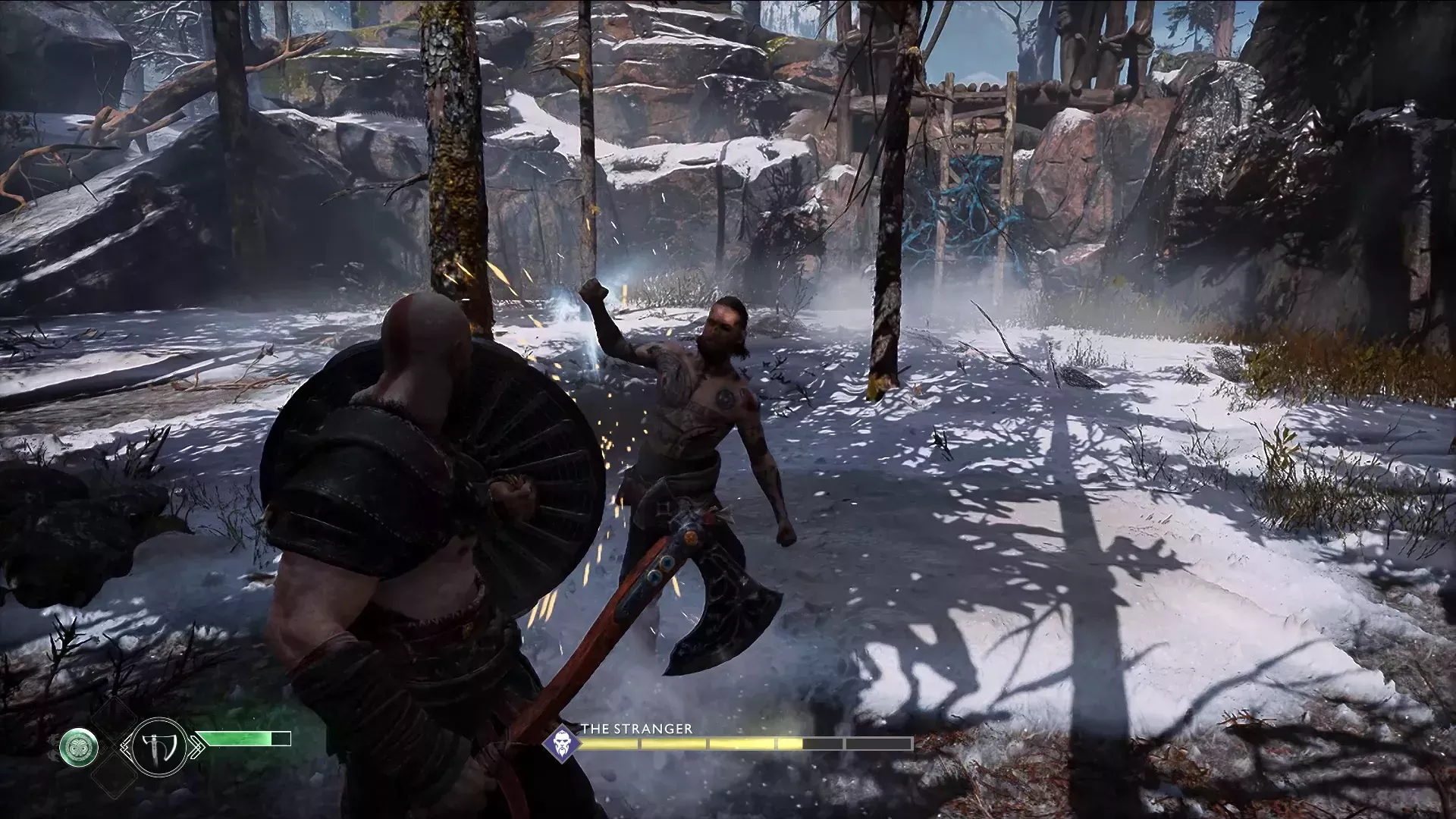The image size is (1456, 819).
Task: Click the empty segment of Kratos's health bar
Action: click(x=282, y=739)
